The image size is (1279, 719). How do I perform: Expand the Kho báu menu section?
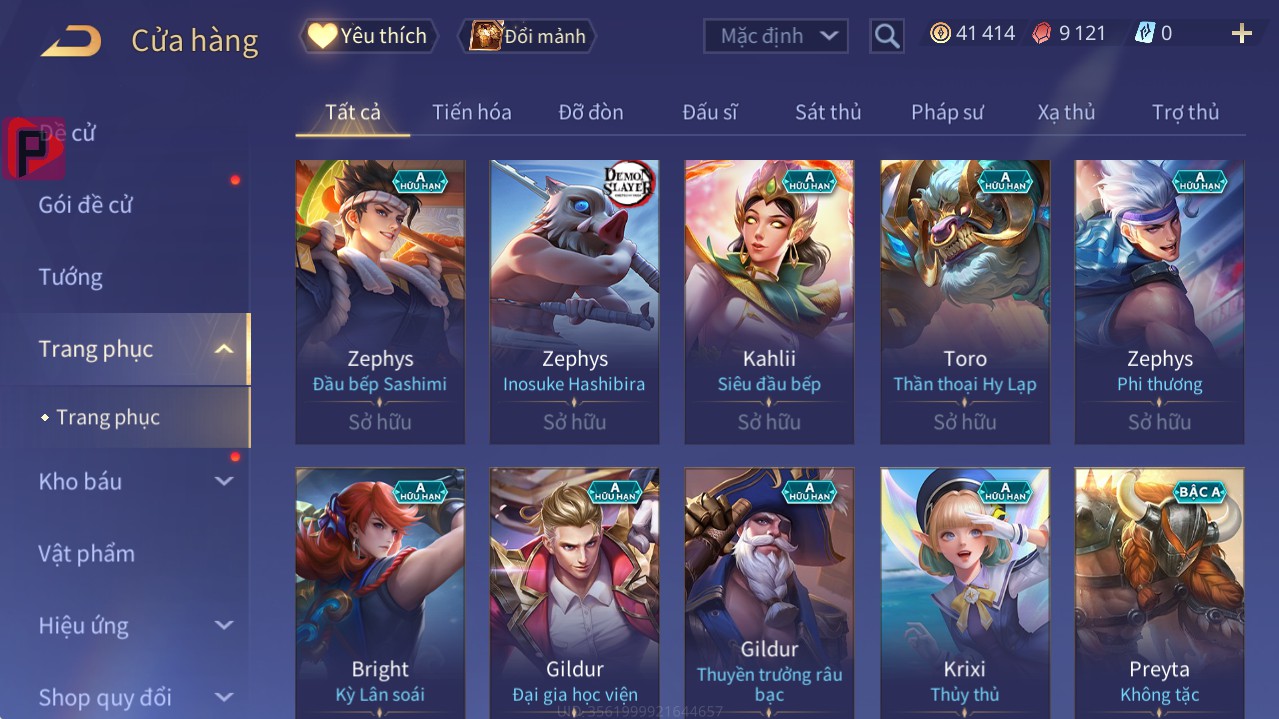224,481
